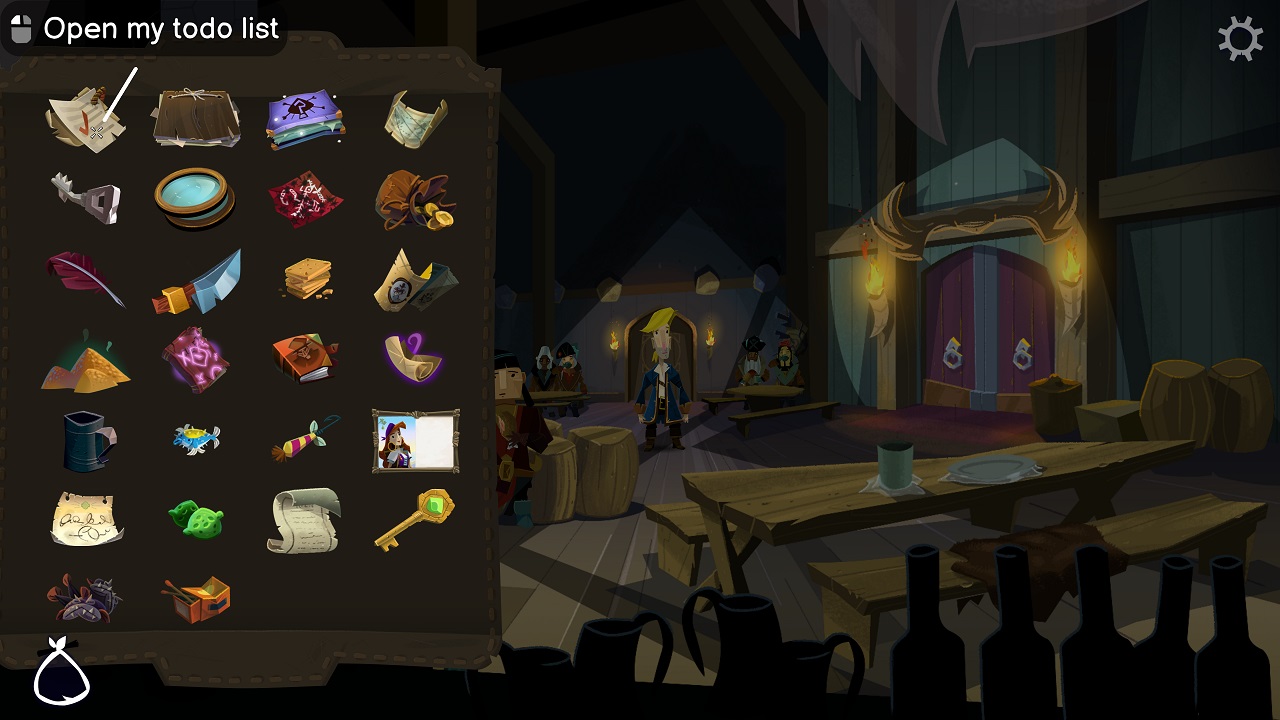1280x720 pixels.
Task: Pick up the monocle lens
Action: (196, 198)
